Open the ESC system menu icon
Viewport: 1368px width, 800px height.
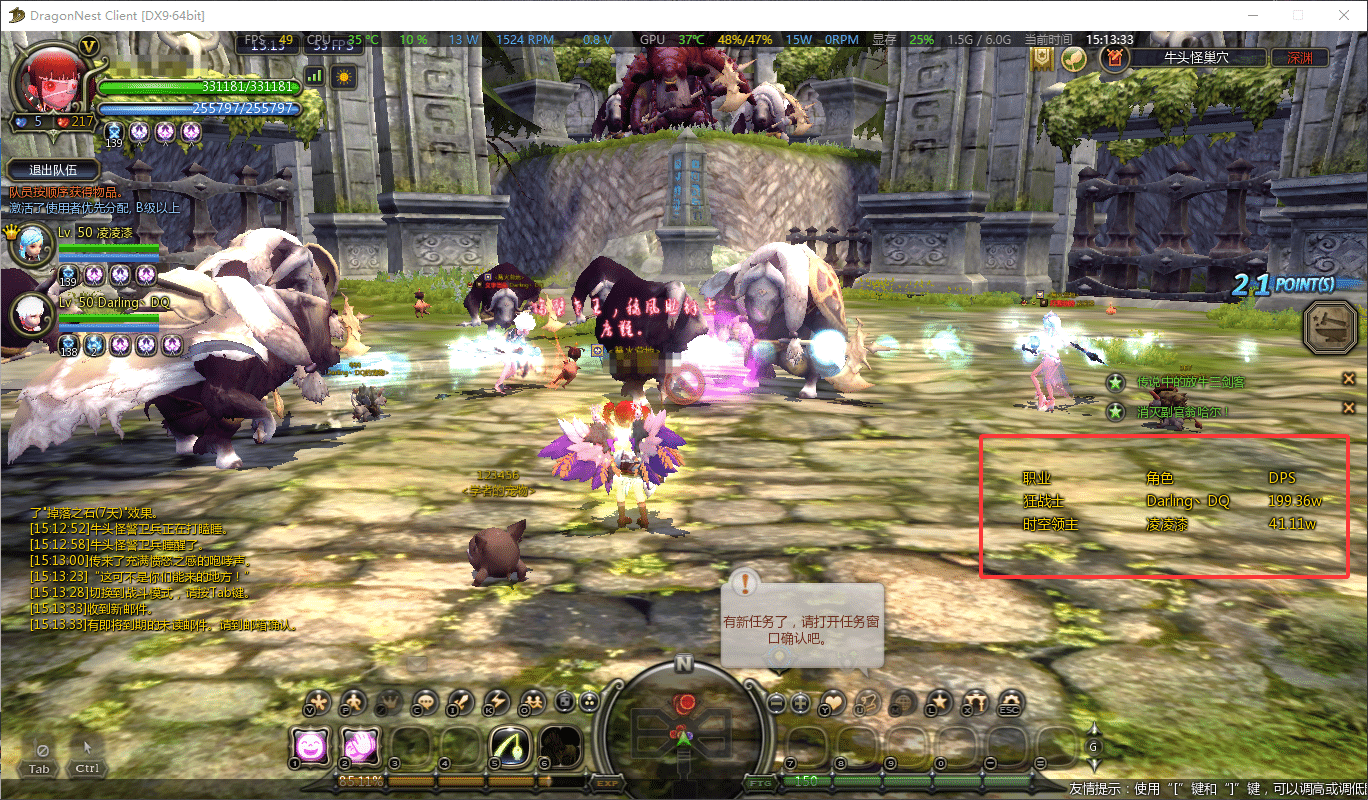1011,701
